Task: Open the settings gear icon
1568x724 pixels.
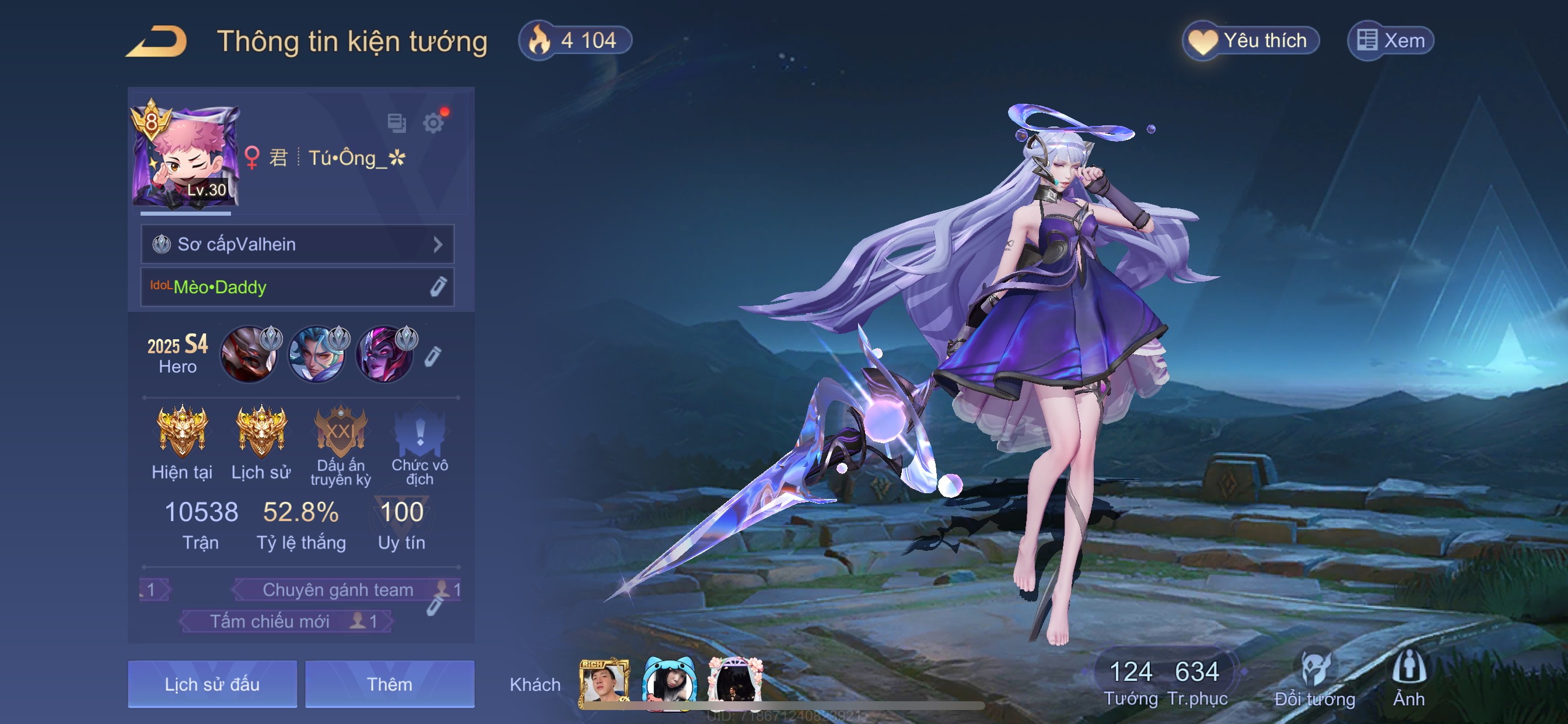Action: (433, 123)
